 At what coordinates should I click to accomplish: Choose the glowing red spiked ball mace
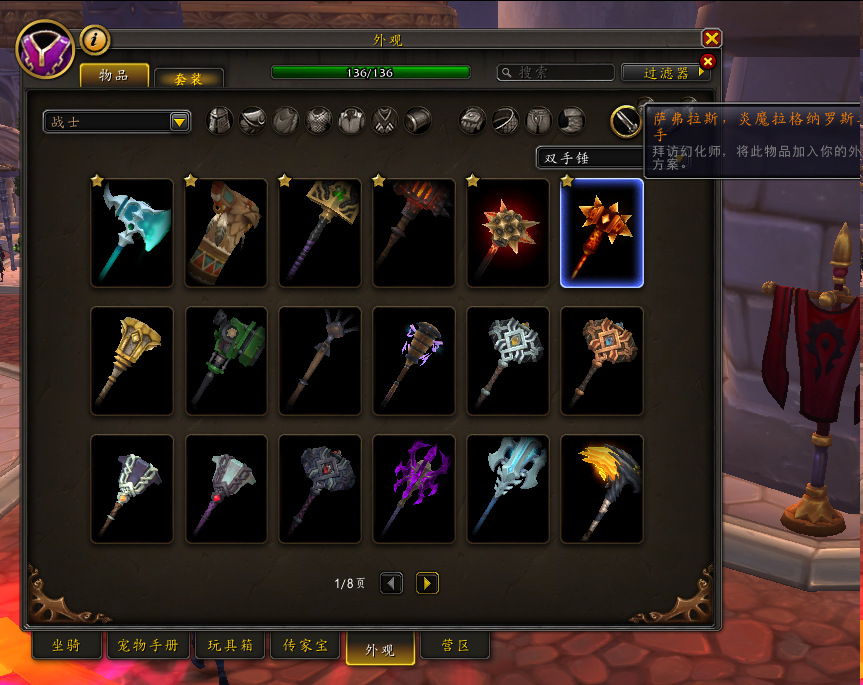[508, 233]
